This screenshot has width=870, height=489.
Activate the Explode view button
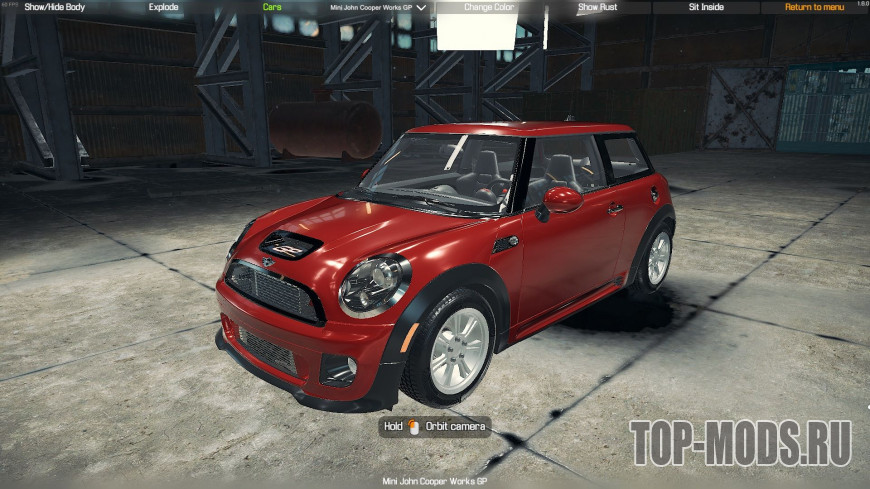point(163,7)
